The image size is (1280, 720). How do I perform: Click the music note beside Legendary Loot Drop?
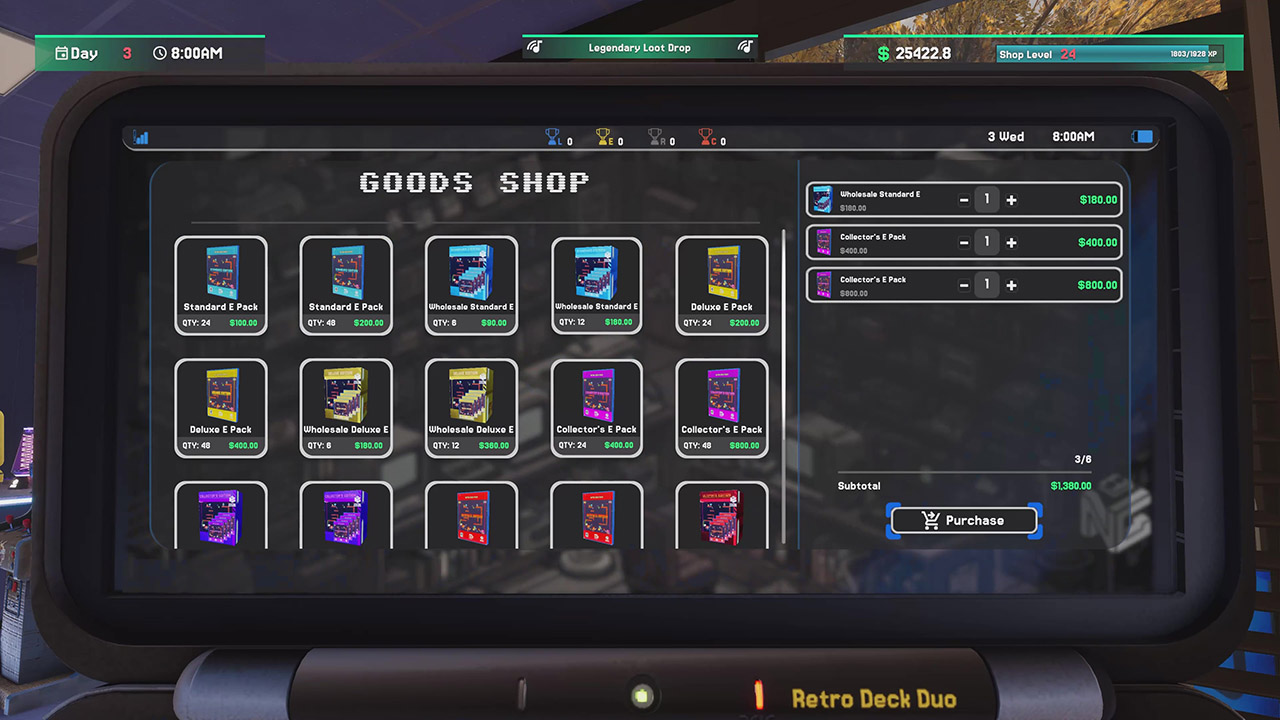coord(536,46)
